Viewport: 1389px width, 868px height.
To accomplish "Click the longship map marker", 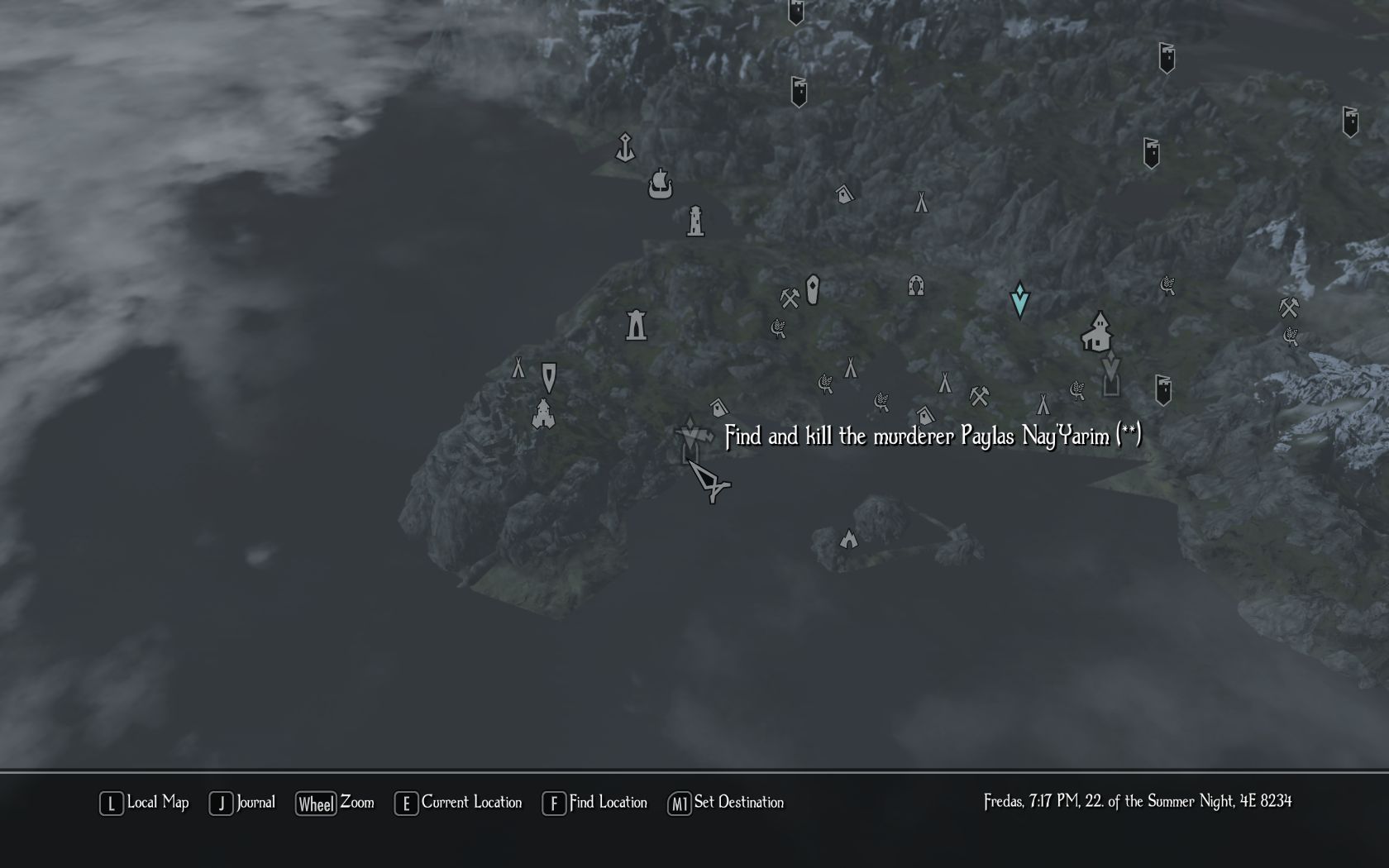I will (660, 183).
